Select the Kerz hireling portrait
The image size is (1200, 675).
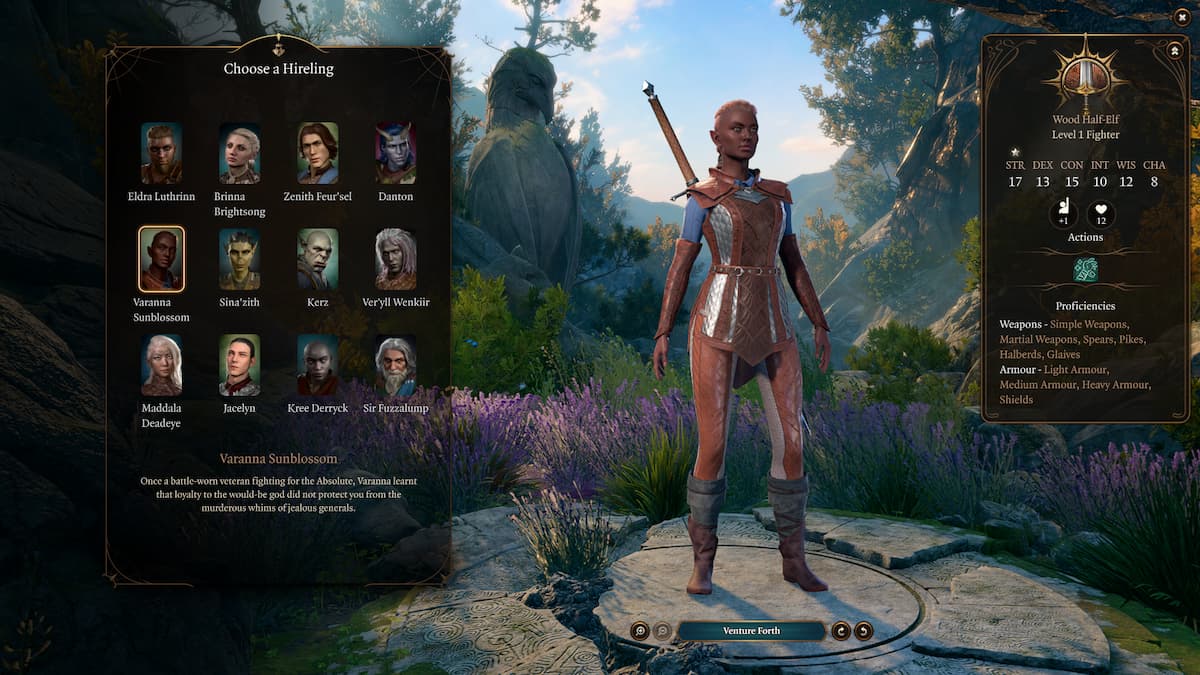coord(317,259)
